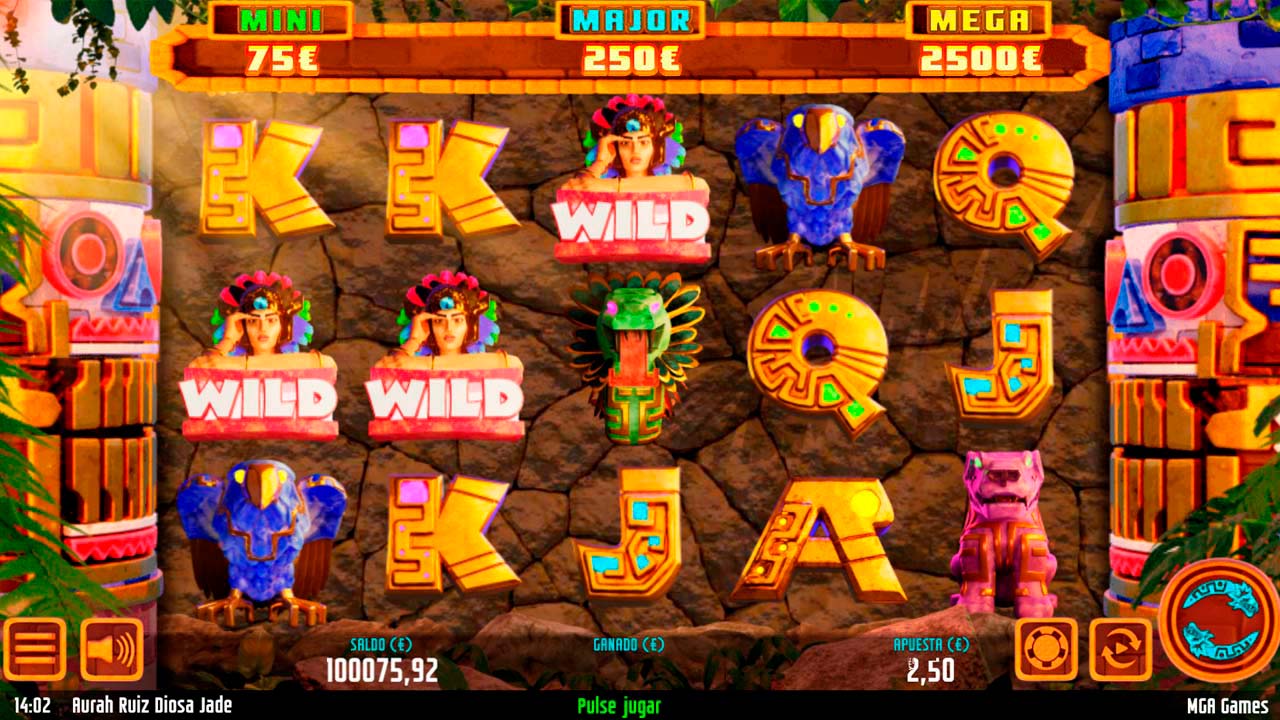1280x720 pixels.
Task: Toggle the sound speaker button
Action: coord(111,649)
